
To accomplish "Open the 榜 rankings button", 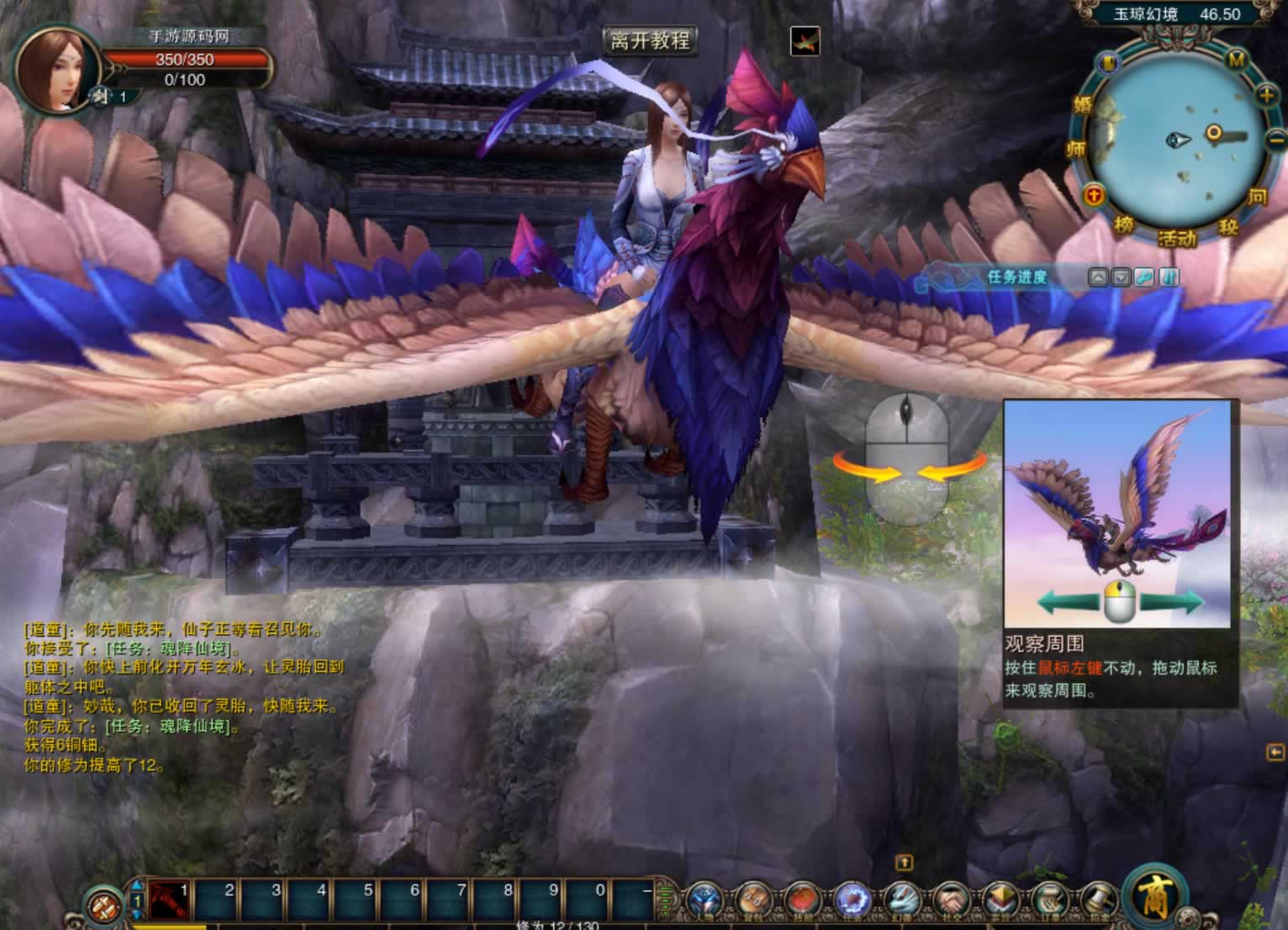I will [x=1124, y=225].
